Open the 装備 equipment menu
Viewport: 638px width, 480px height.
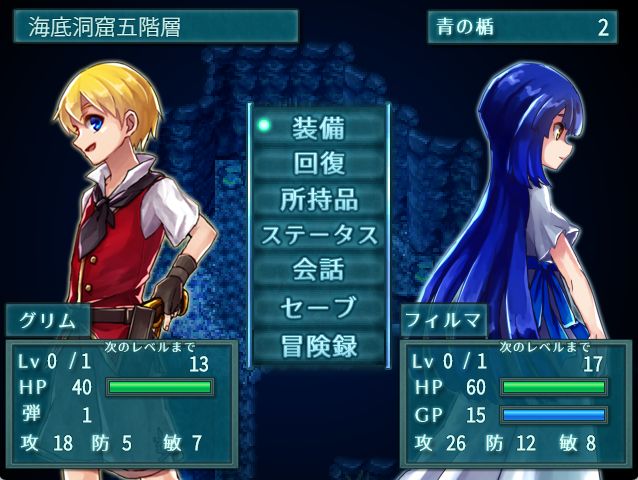318,127
